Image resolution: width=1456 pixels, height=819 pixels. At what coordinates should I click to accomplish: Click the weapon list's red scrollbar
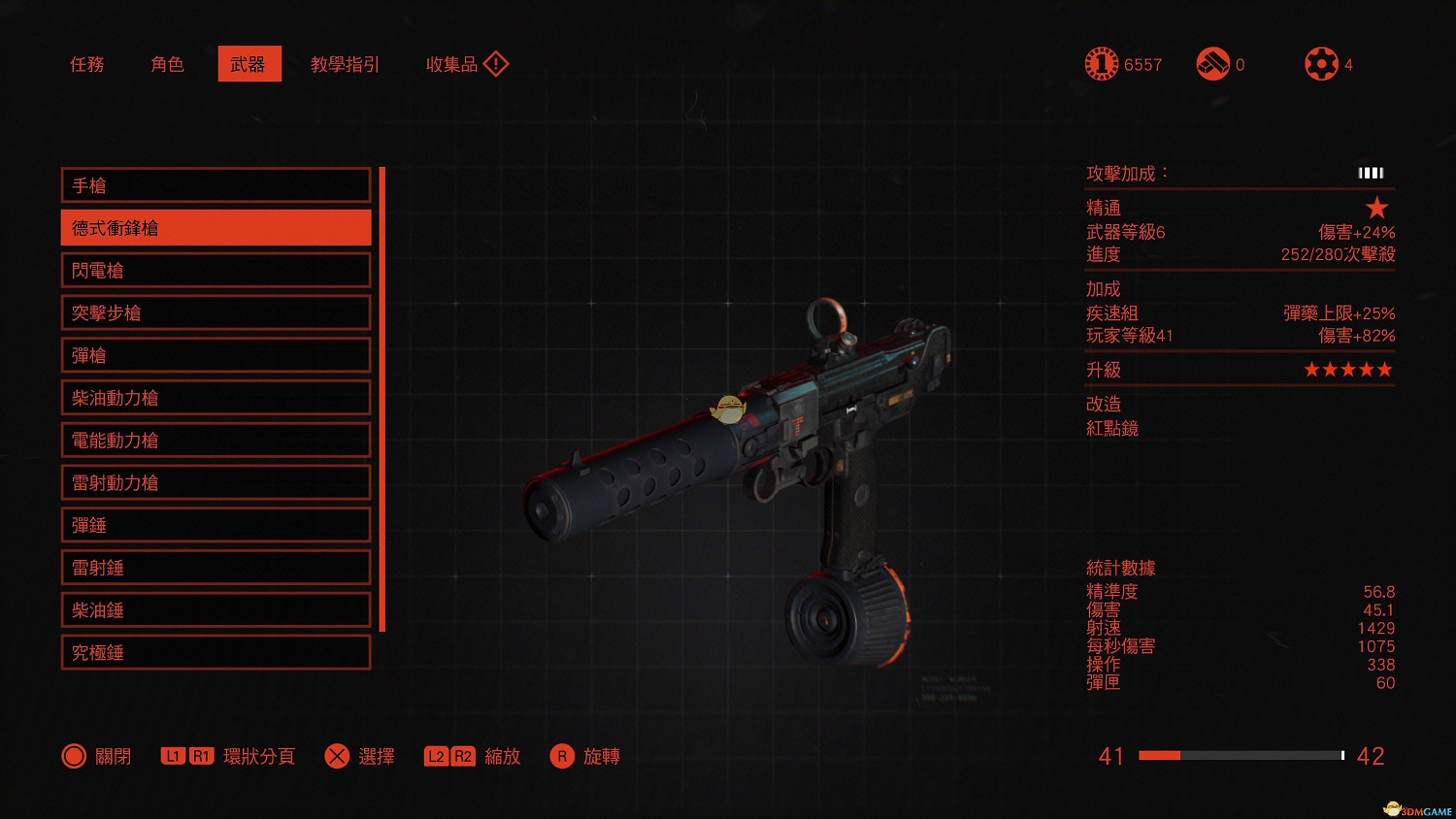382,398
